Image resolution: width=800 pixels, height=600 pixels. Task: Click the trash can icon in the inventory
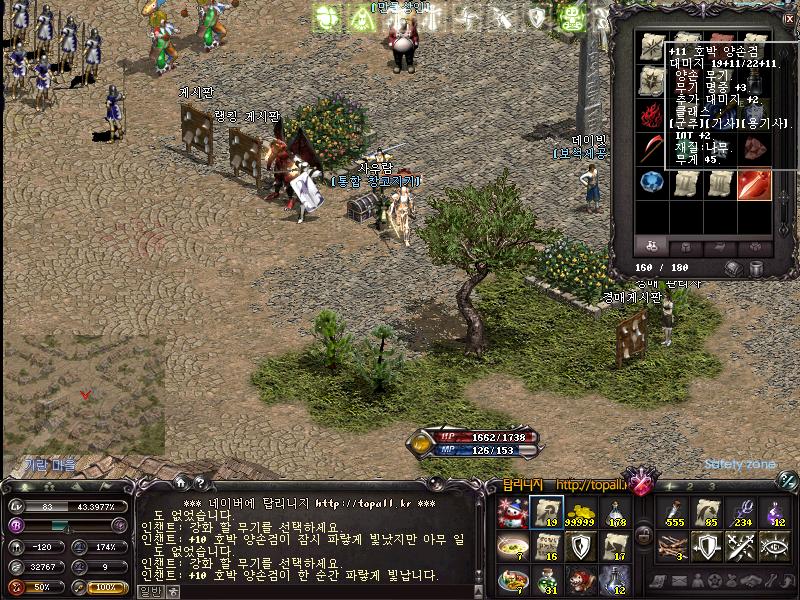(x=757, y=268)
